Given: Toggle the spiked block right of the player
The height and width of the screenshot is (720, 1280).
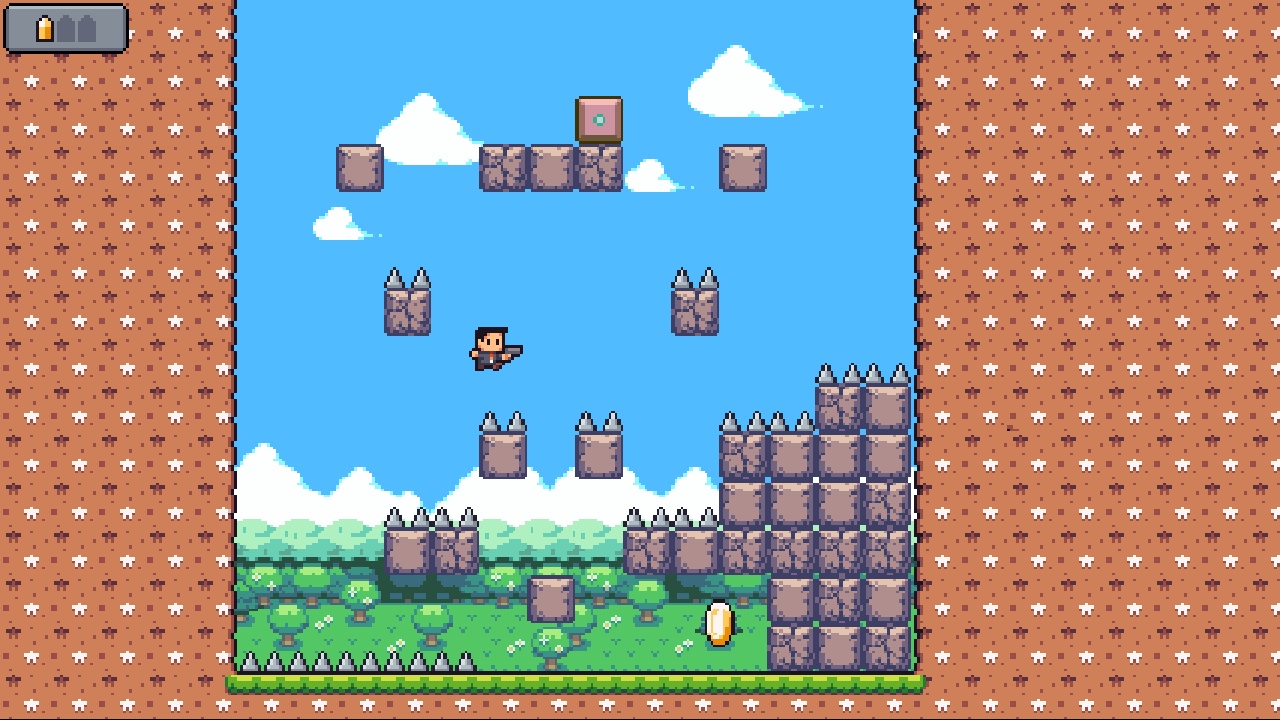Looking at the screenshot, I should pos(695,310).
